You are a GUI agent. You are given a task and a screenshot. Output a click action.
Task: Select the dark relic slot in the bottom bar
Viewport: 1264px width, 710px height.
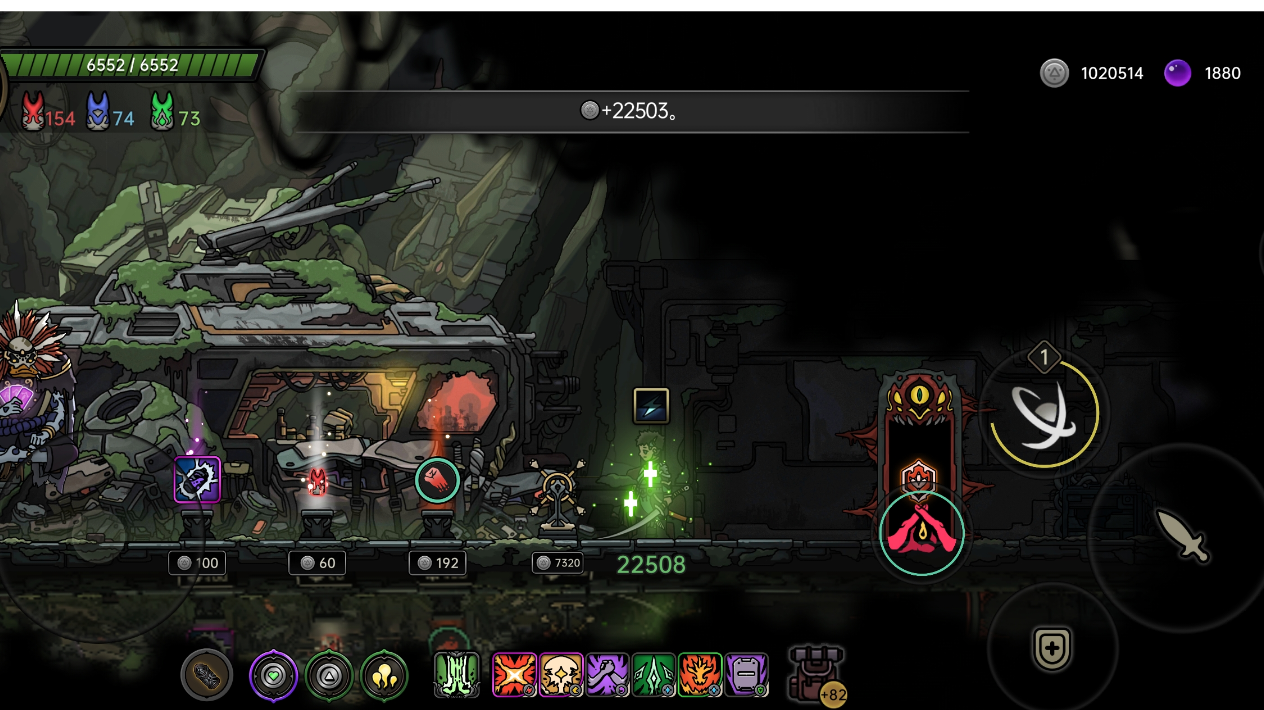coord(207,676)
